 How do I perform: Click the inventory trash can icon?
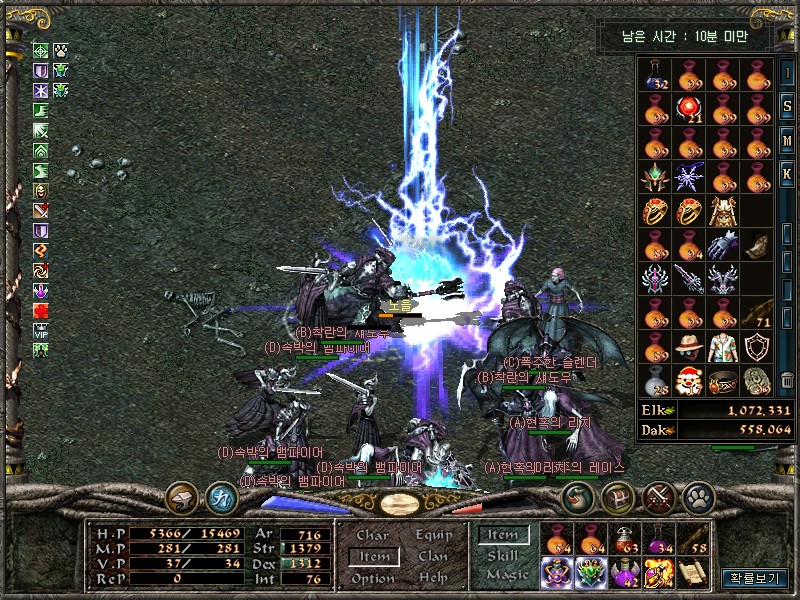pyautogui.click(x=787, y=380)
